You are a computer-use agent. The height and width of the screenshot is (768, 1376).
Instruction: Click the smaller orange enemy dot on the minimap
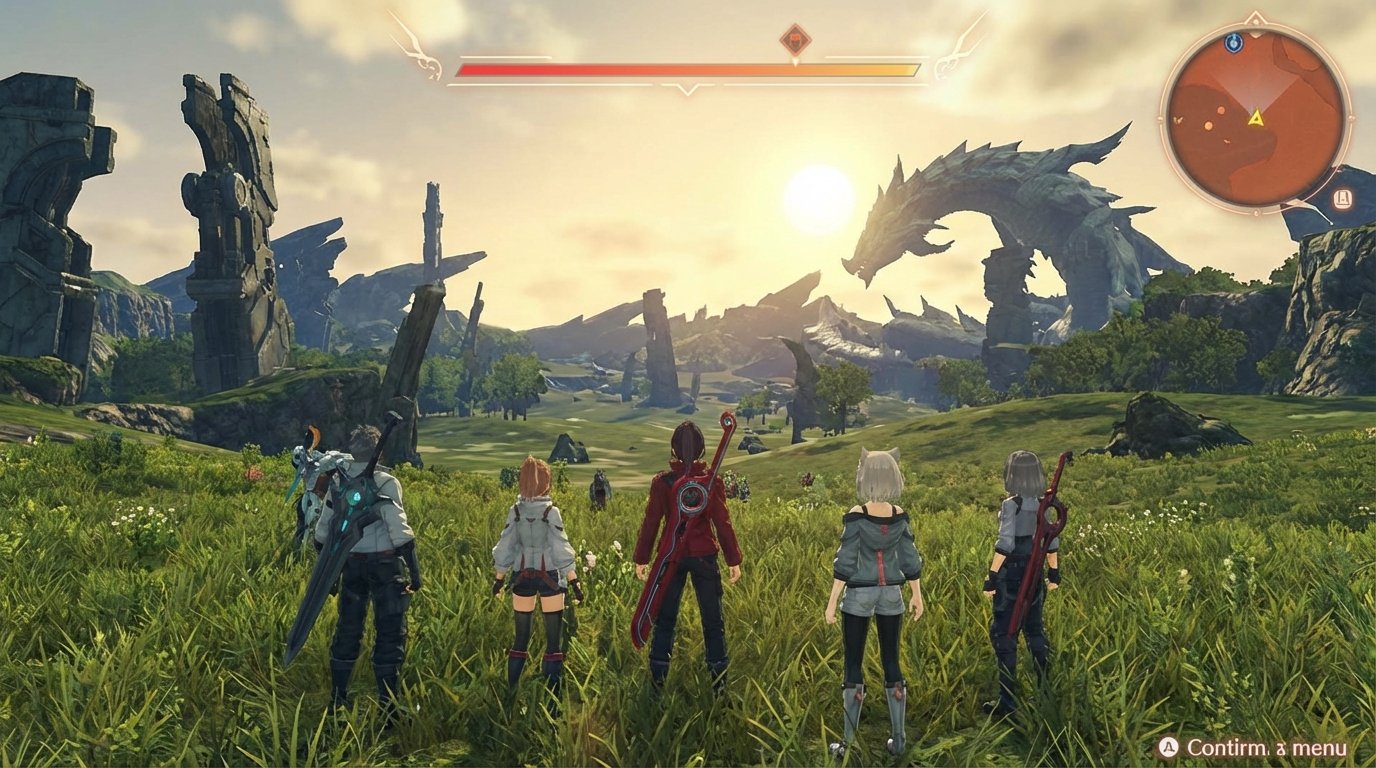pos(1221,110)
